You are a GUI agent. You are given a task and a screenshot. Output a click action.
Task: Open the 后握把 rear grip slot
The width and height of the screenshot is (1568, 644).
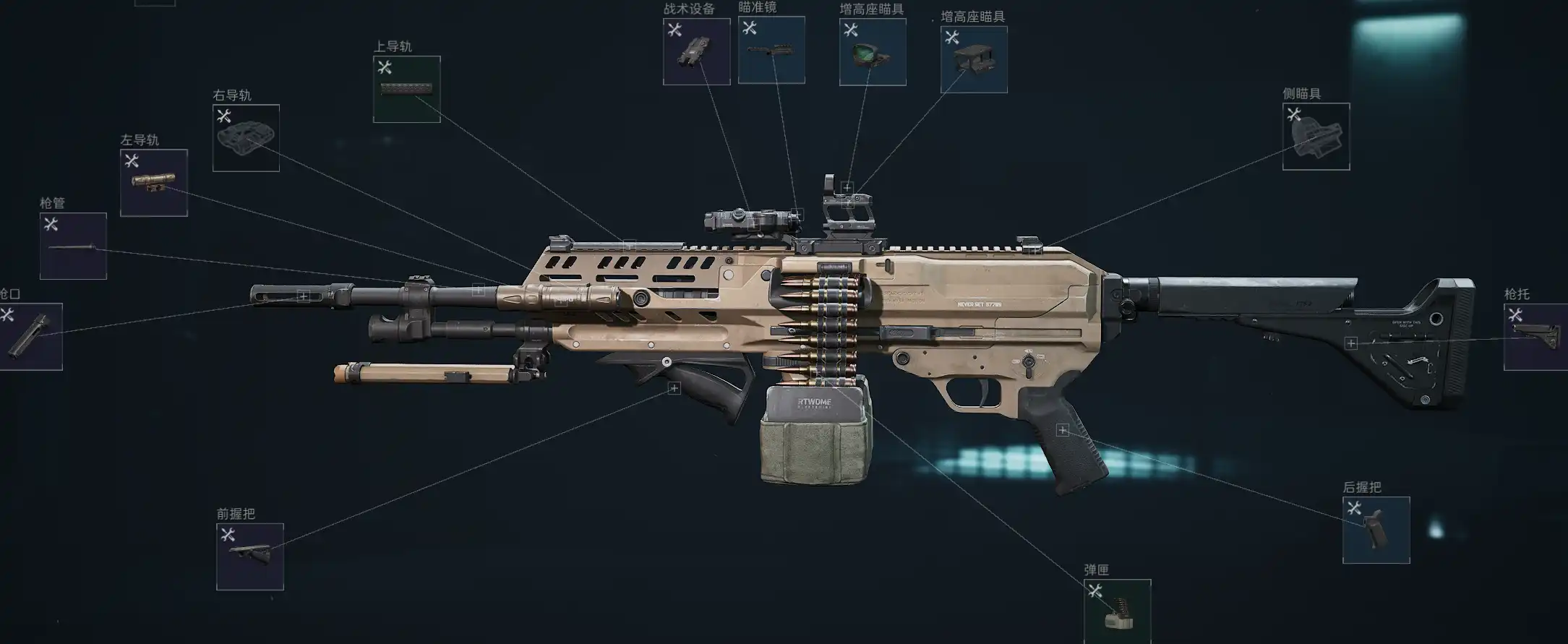click(1376, 530)
